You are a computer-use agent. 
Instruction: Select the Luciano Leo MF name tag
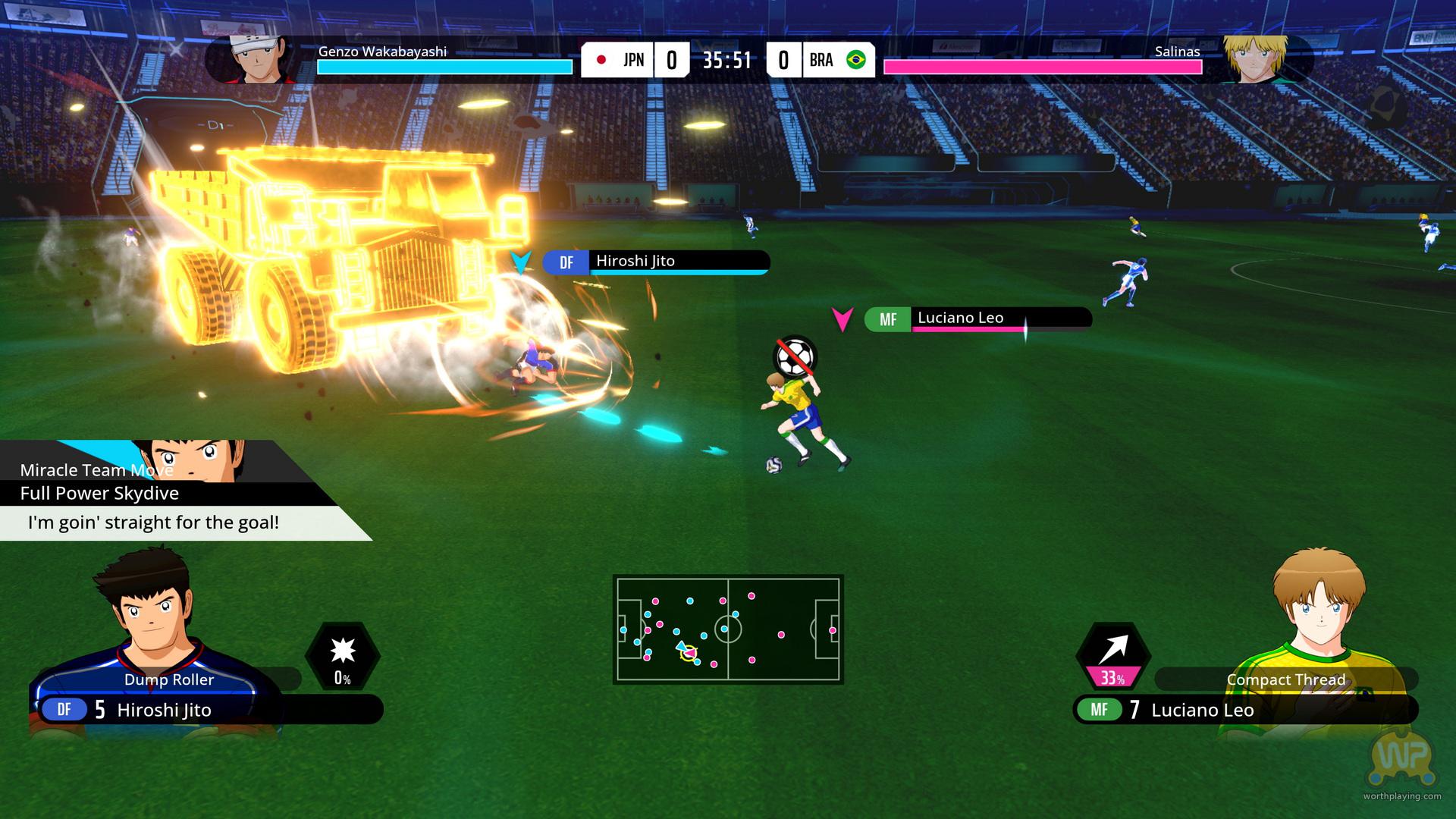tap(977, 319)
